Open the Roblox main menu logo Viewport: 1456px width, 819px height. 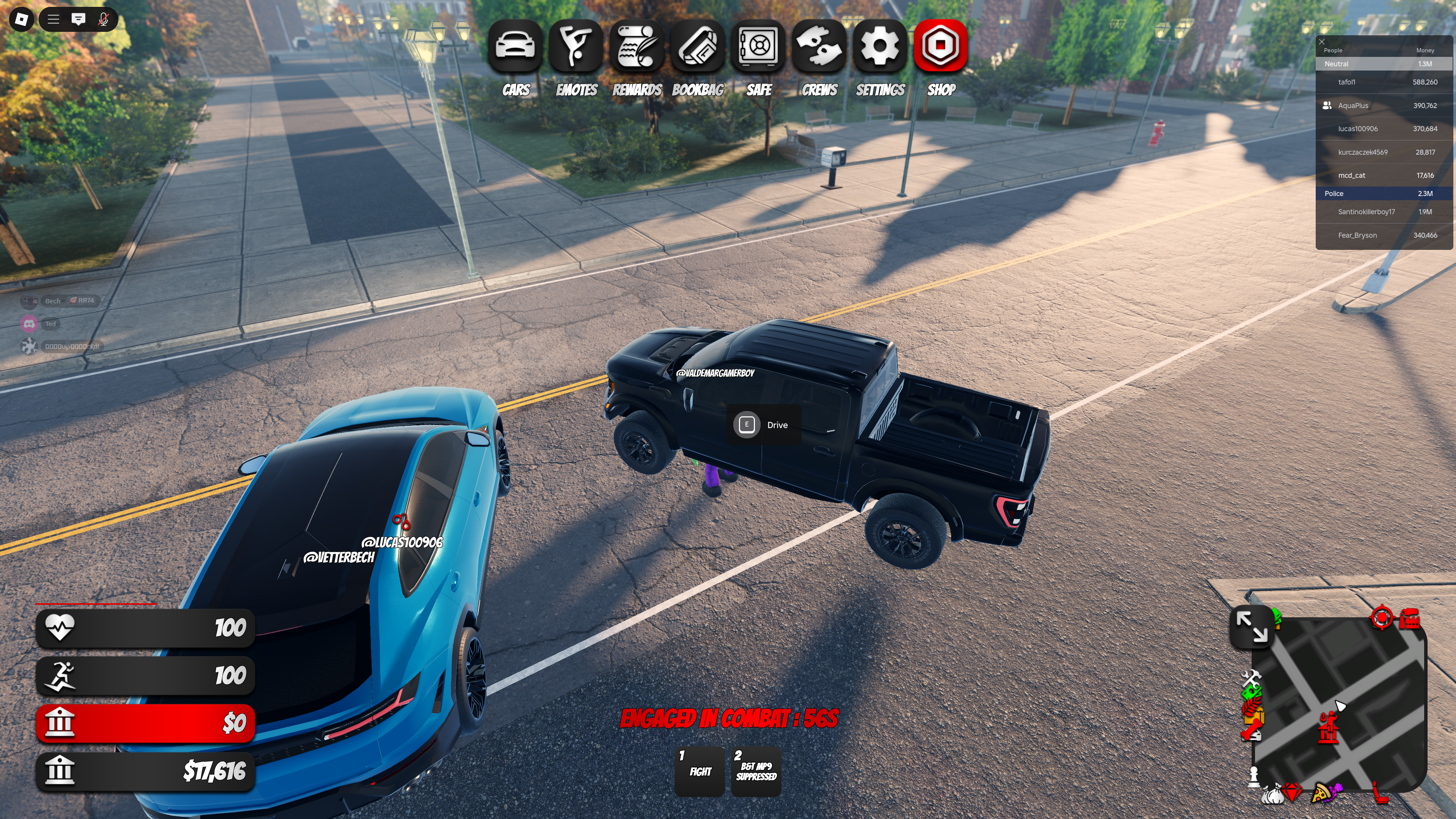22,20
